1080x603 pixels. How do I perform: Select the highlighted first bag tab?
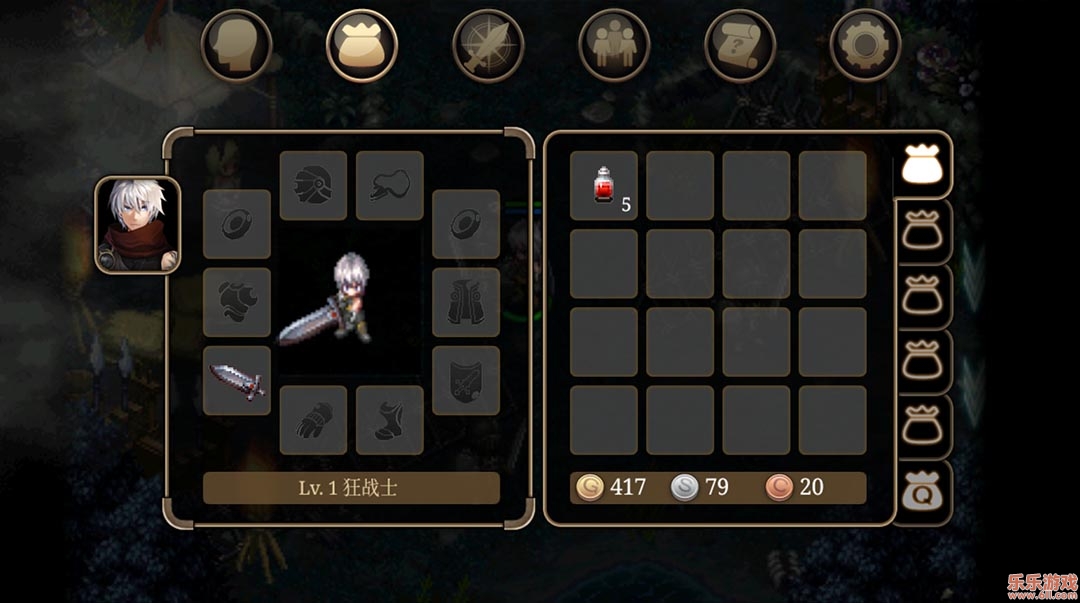[922, 165]
